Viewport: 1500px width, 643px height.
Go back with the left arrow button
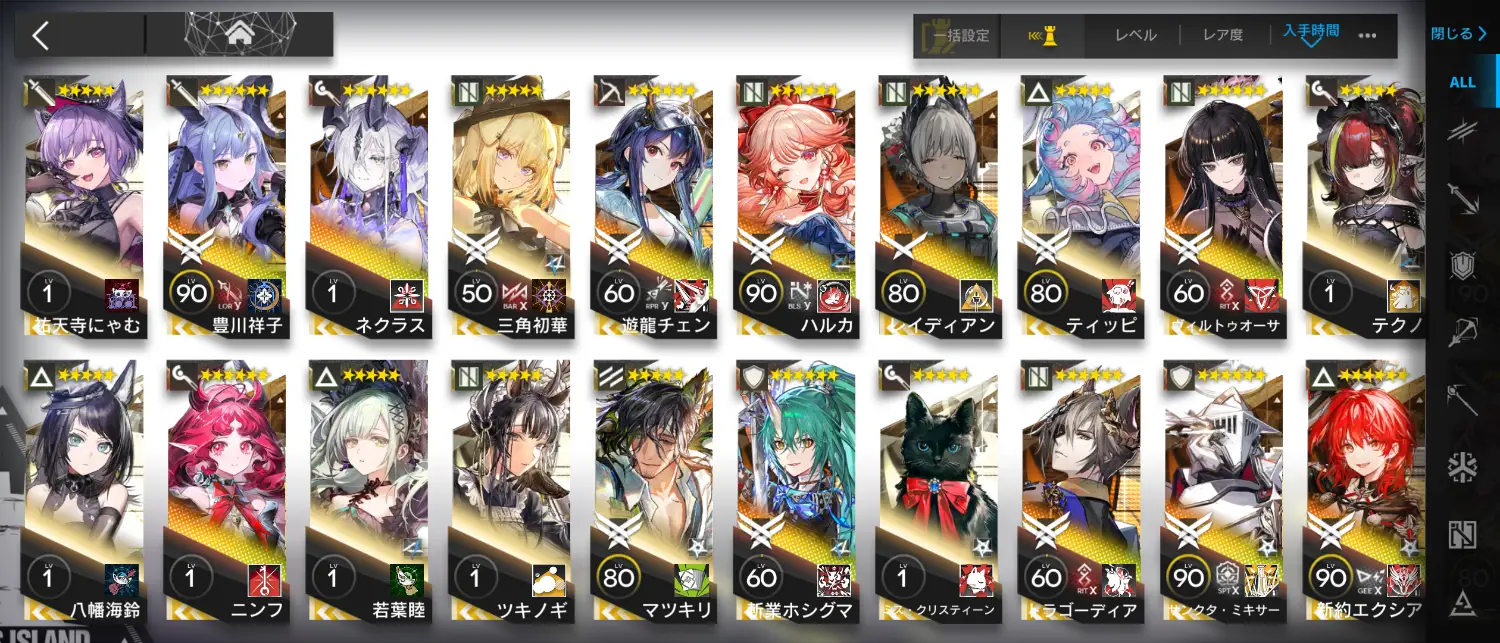point(41,36)
